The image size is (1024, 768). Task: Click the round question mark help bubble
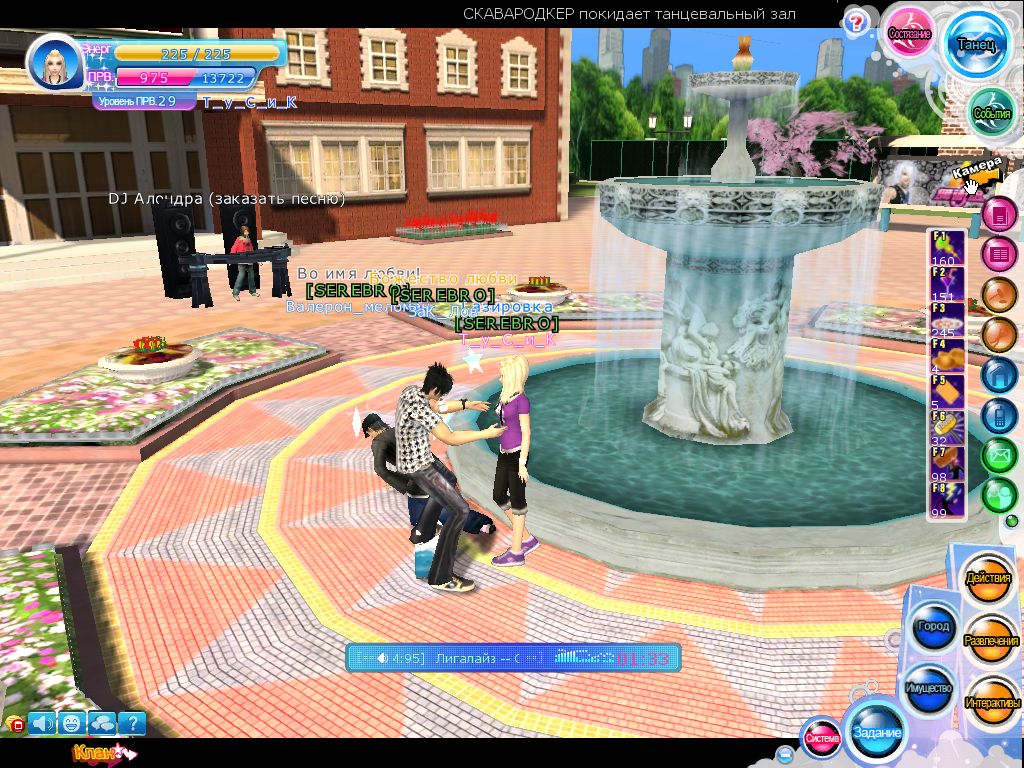click(855, 23)
